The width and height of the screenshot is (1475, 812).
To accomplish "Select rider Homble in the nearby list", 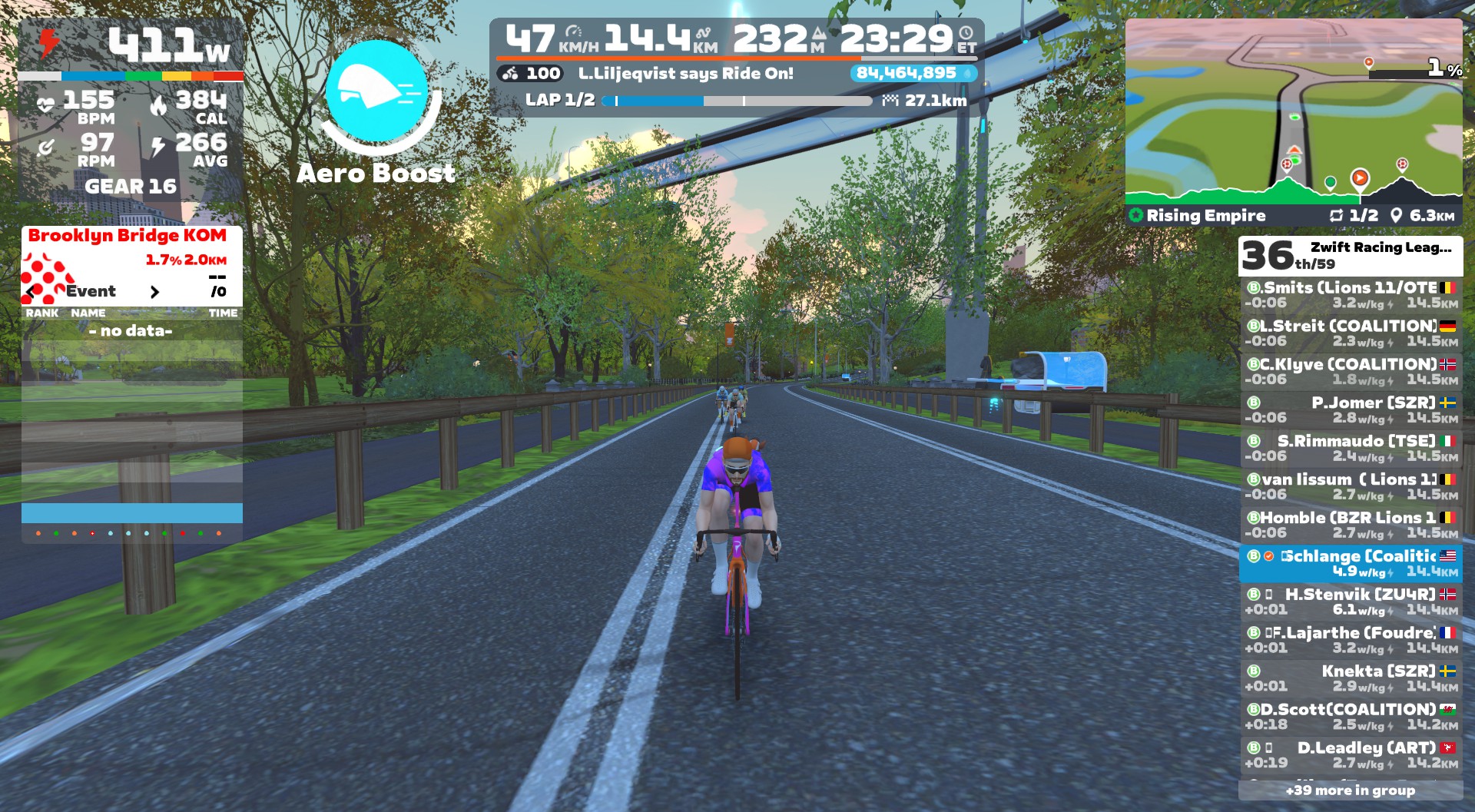I will [x=1350, y=525].
